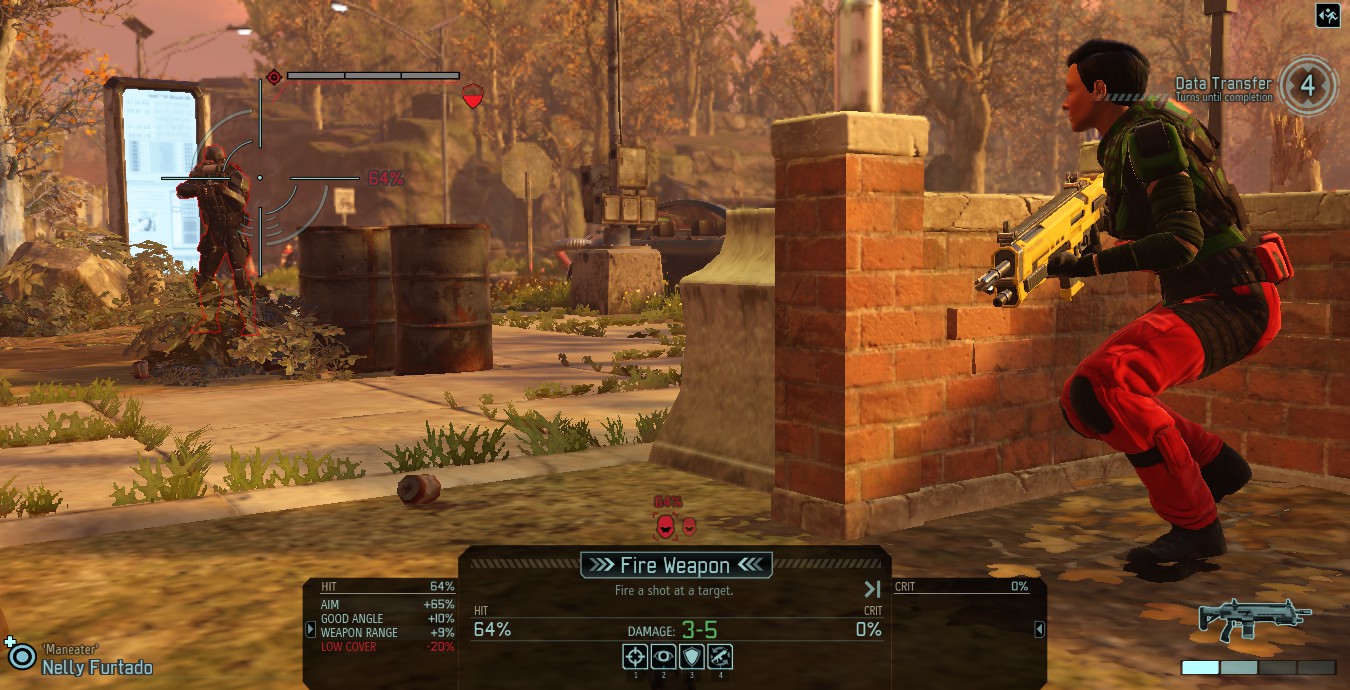Activate the Overwatch eye ability
The width and height of the screenshot is (1350, 690).
click(663, 657)
